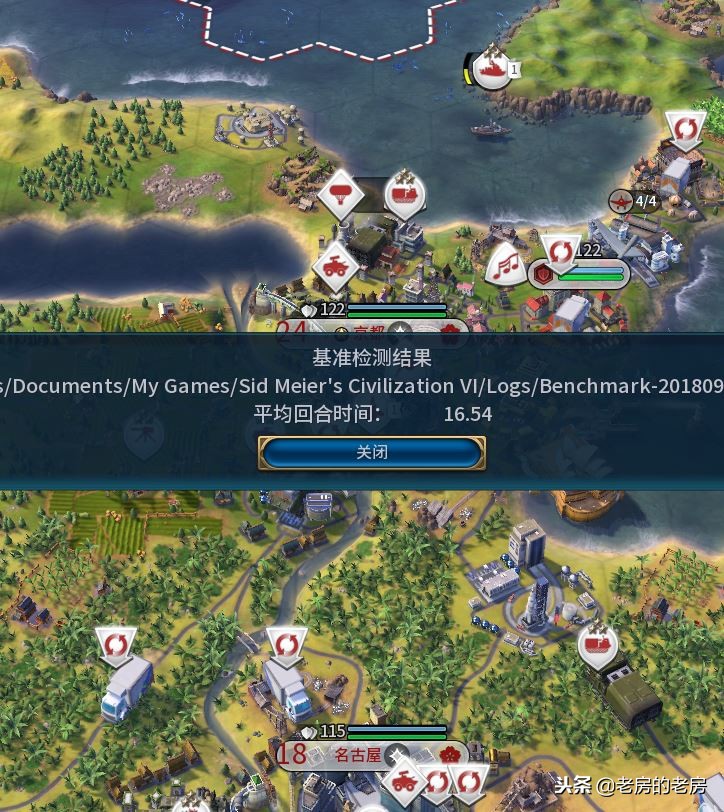This screenshot has height=812, width=724.
Task: Open the aircraft 4/4 airbase indicator
Action: click(636, 202)
